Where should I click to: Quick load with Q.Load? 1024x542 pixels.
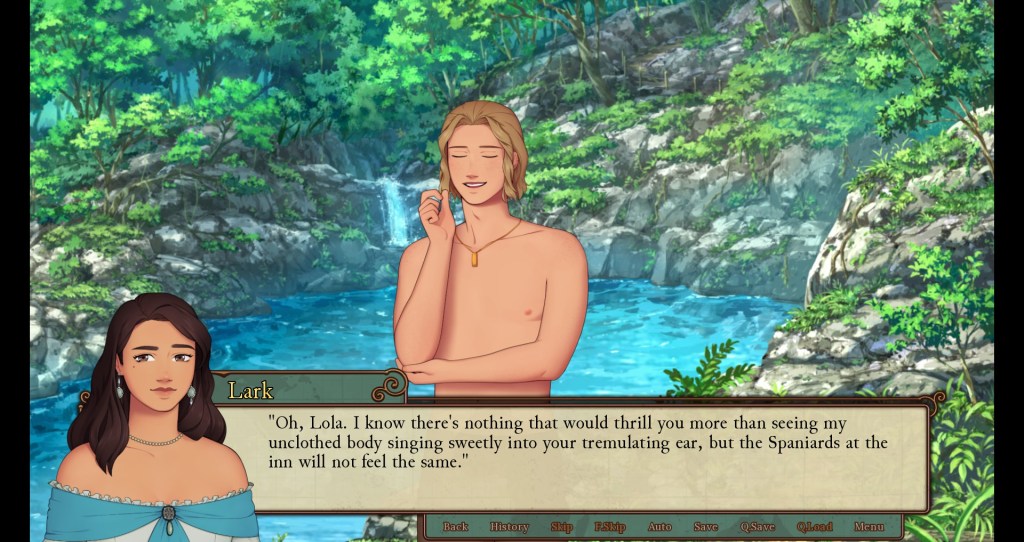click(814, 527)
